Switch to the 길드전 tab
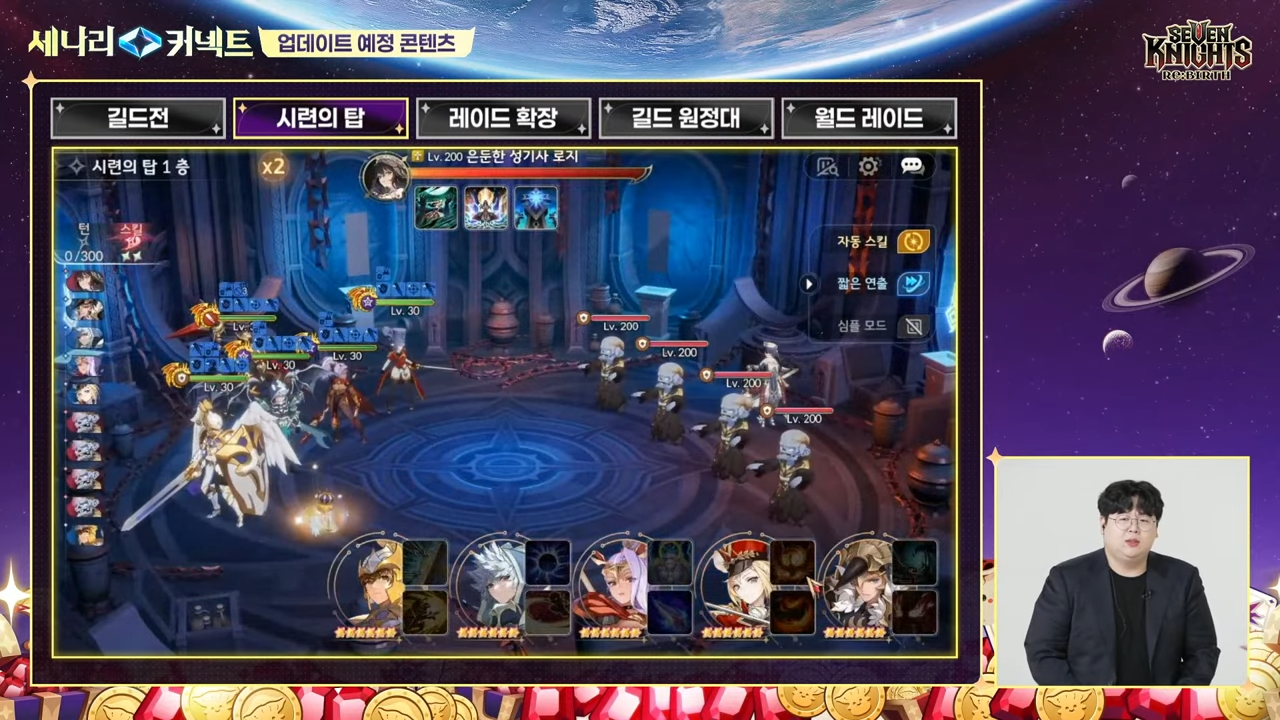 [x=138, y=118]
